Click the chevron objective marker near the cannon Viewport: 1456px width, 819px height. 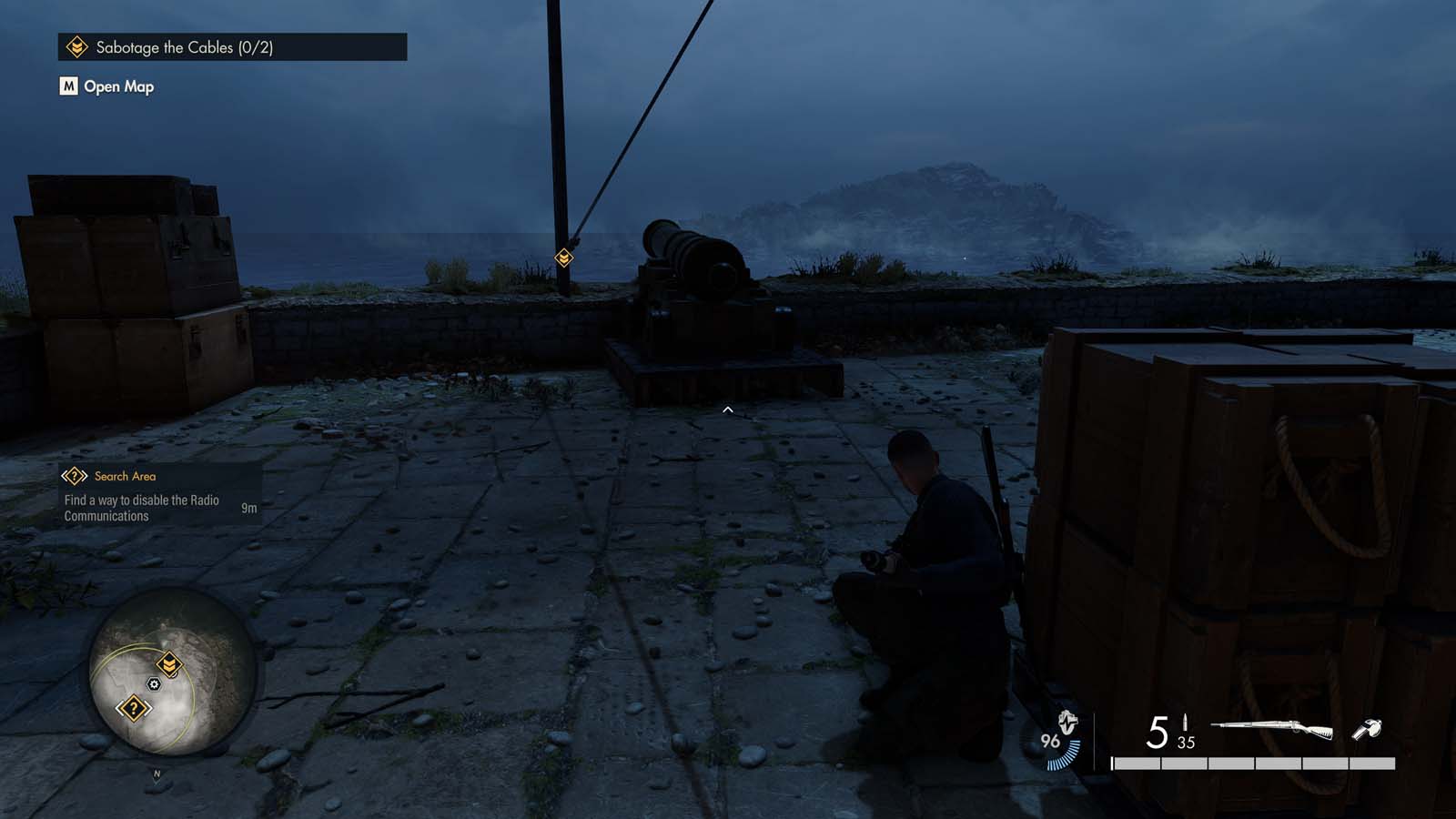[x=565, y=258]
